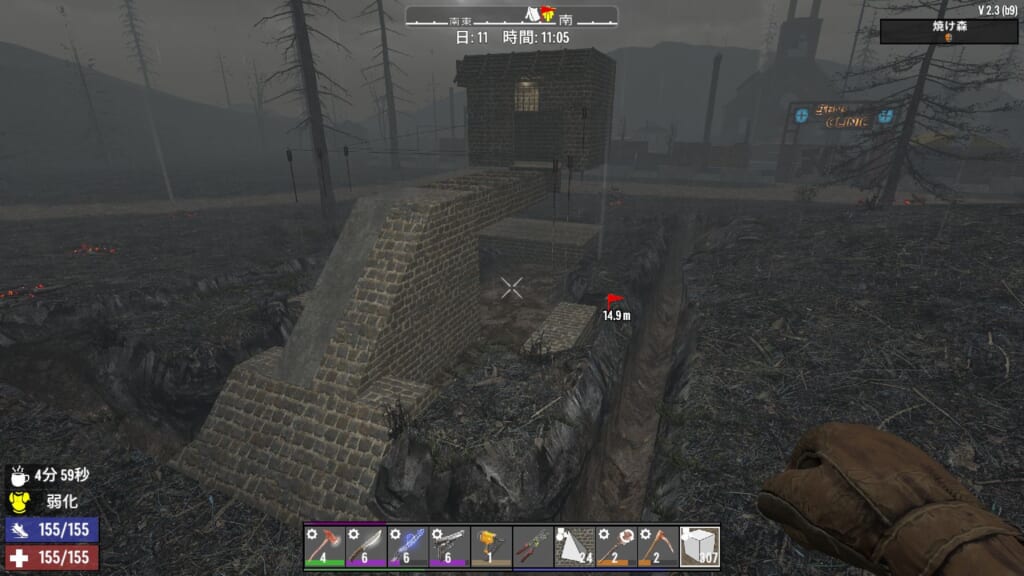
Task: Select the hotbar slot left of the pickaxe
Action: (x=616, y=547)
